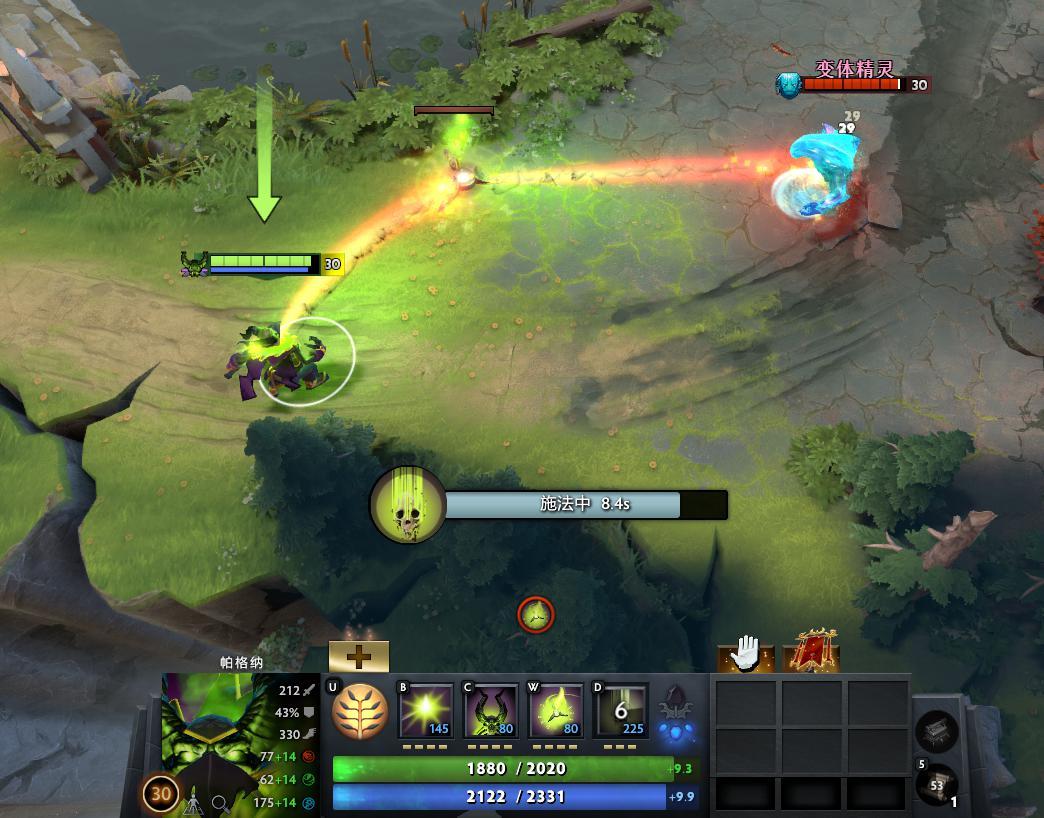Click the white glove icon
This screenshot has width=1044, height=818.
(x=745, y=655)
